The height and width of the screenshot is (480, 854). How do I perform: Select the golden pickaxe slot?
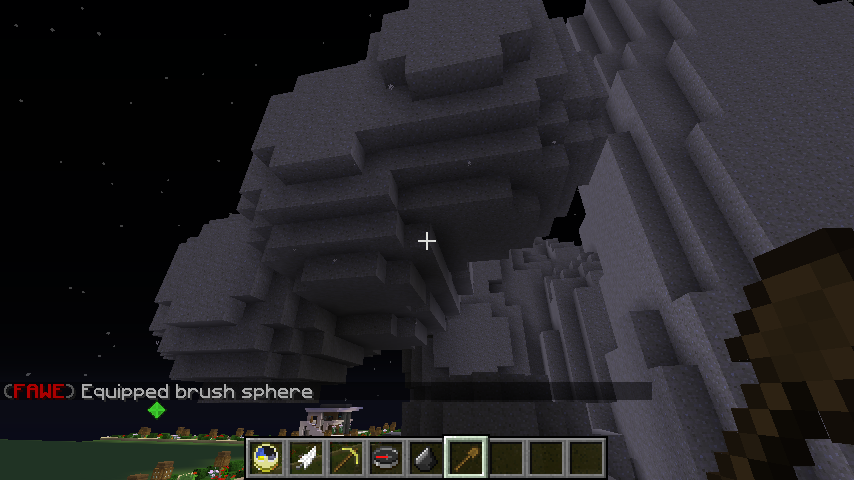point(346,458)
